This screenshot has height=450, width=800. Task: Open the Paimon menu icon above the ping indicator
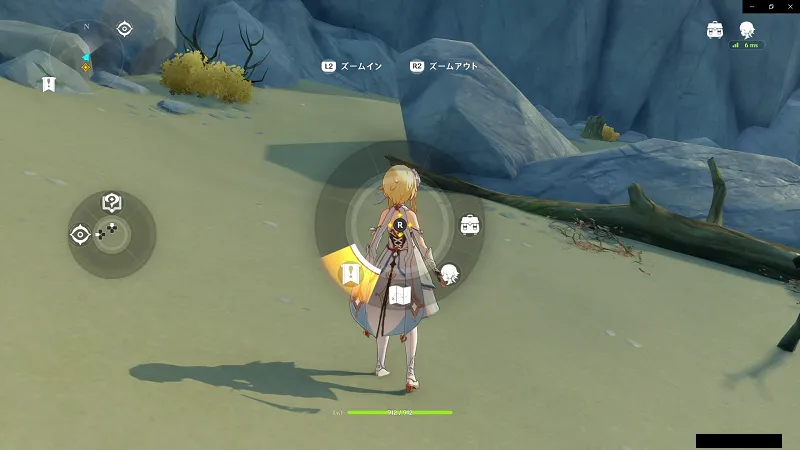tap(746, 29)
